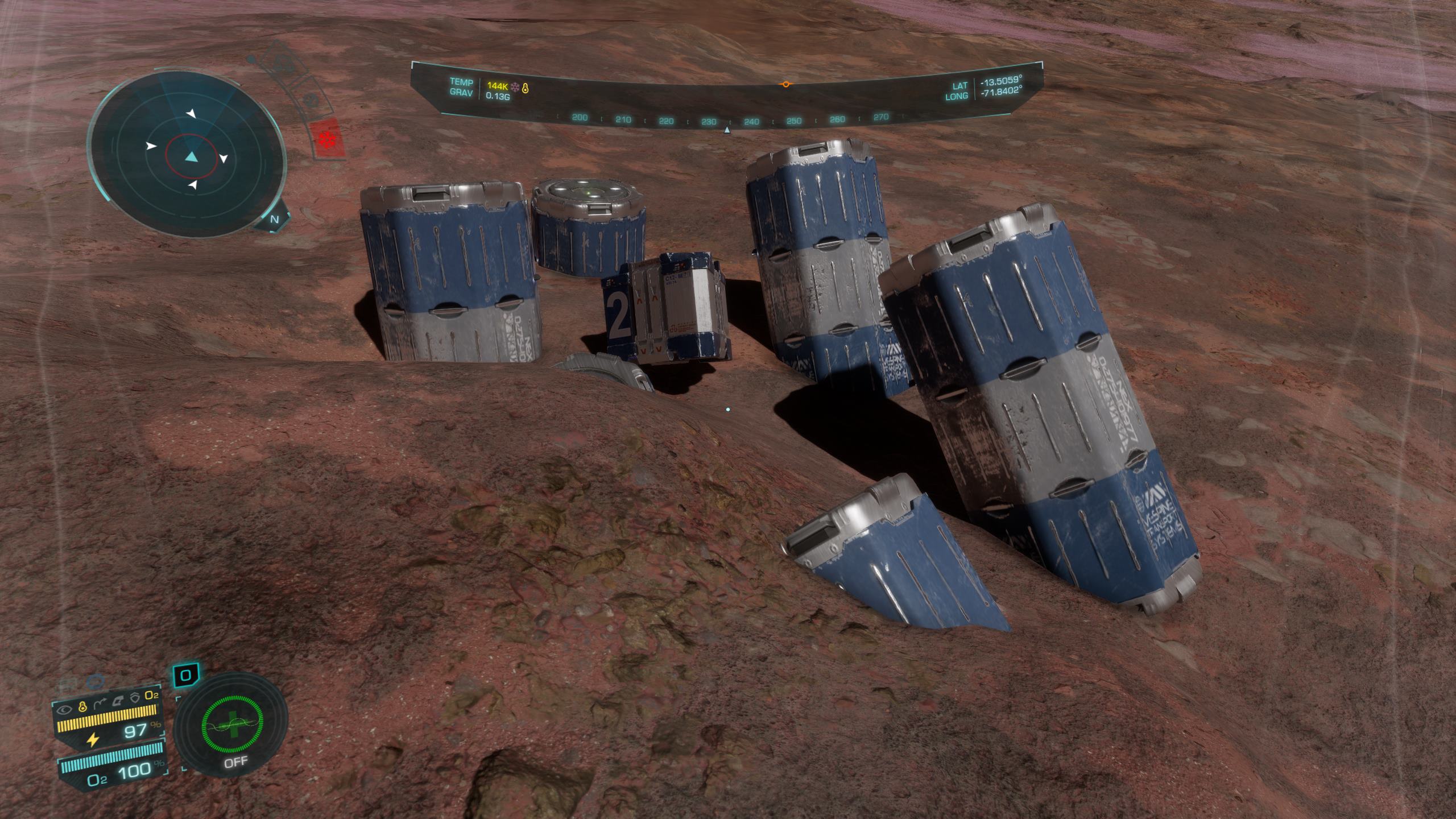Select the red snowflake cold-warning icon
This screenshot has height=819, width=1456.
[327, 140]
